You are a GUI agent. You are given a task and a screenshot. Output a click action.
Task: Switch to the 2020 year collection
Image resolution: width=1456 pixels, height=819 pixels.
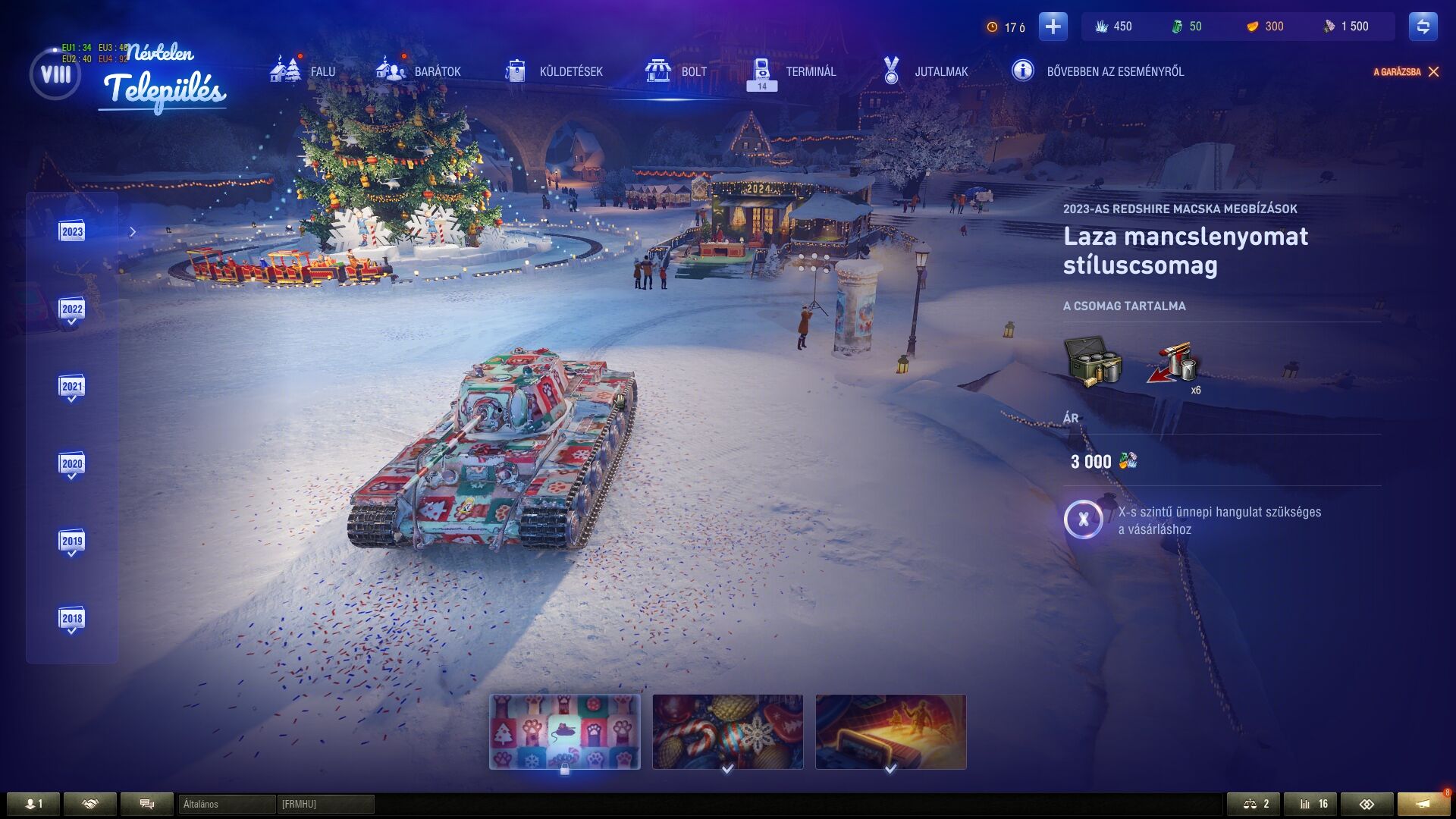[72, 464]
